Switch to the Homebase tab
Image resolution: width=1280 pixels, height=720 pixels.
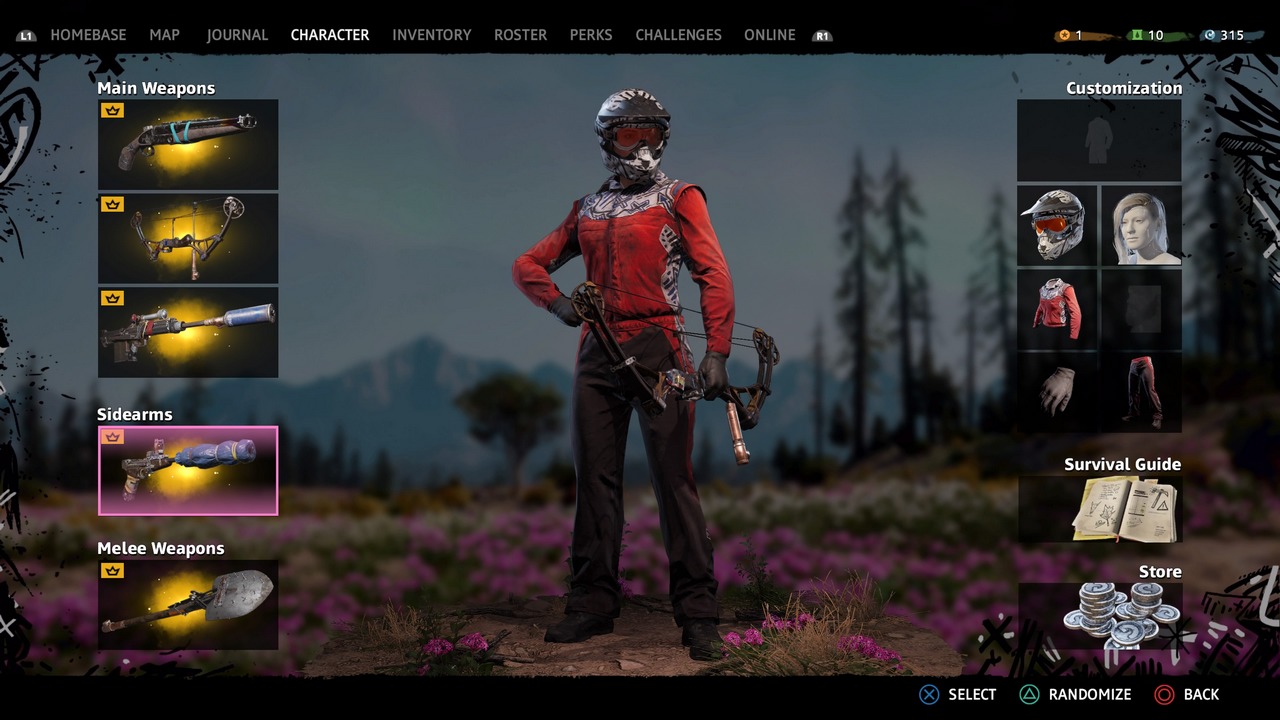(x=88, y=35)
